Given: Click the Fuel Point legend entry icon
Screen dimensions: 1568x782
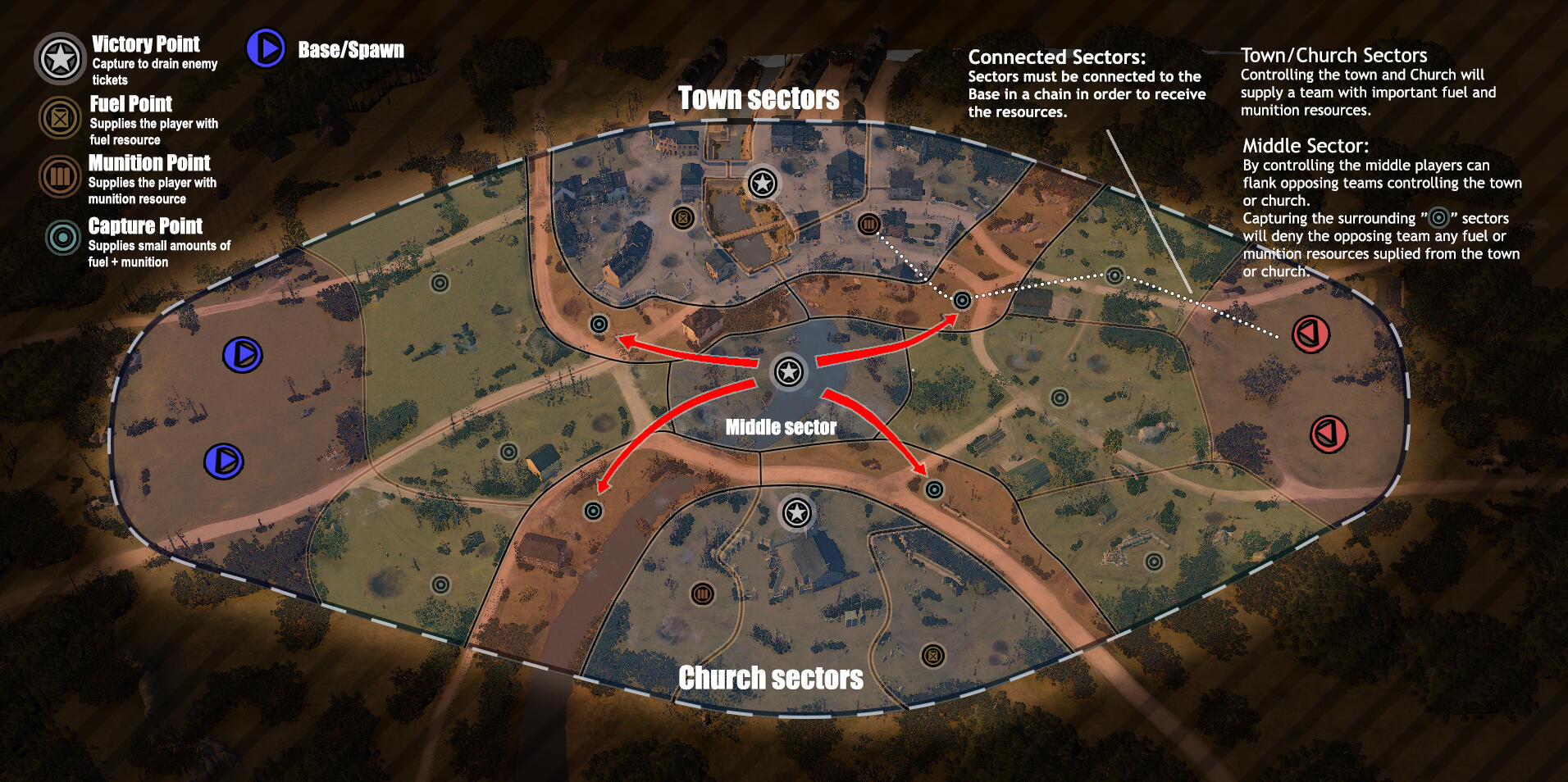Looking at the screenshot, I should tap(60, 118).
